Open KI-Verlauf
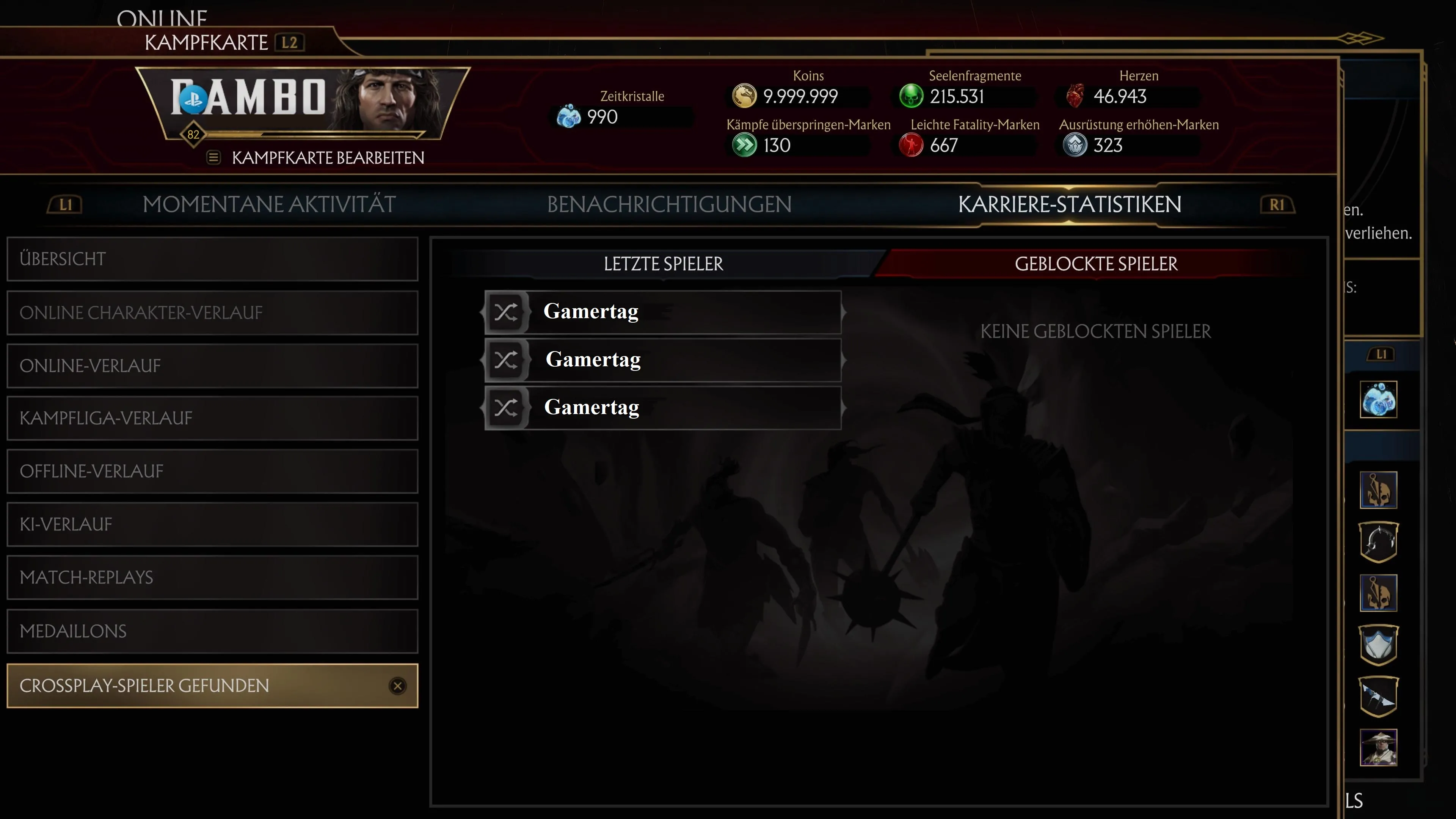The height and width of the screenshot is (819, 1456). click(x=212, y=524)
